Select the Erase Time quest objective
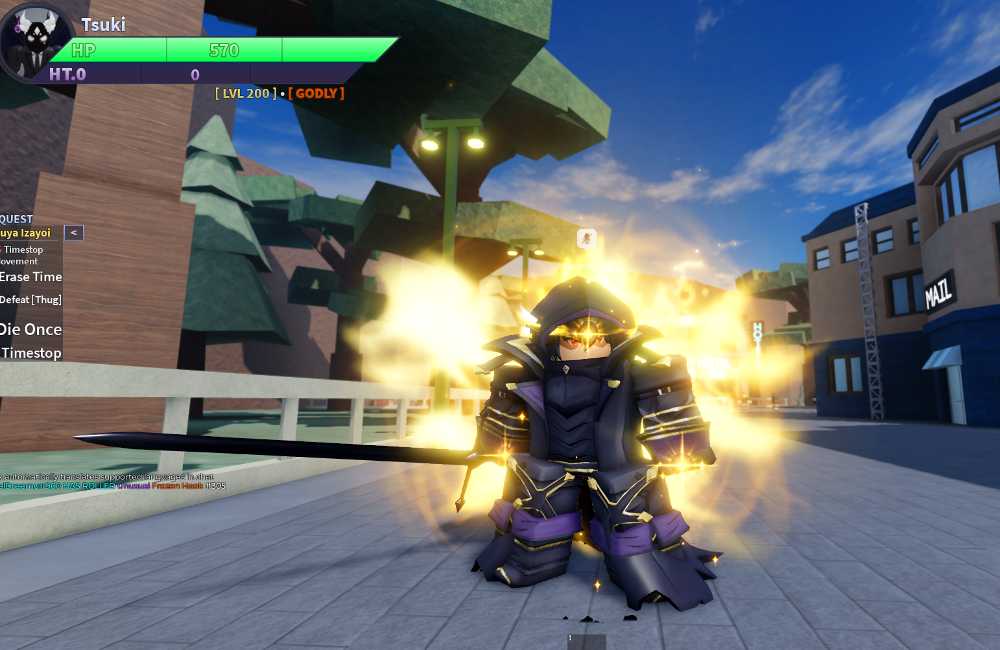 click(x=31, y=277)
